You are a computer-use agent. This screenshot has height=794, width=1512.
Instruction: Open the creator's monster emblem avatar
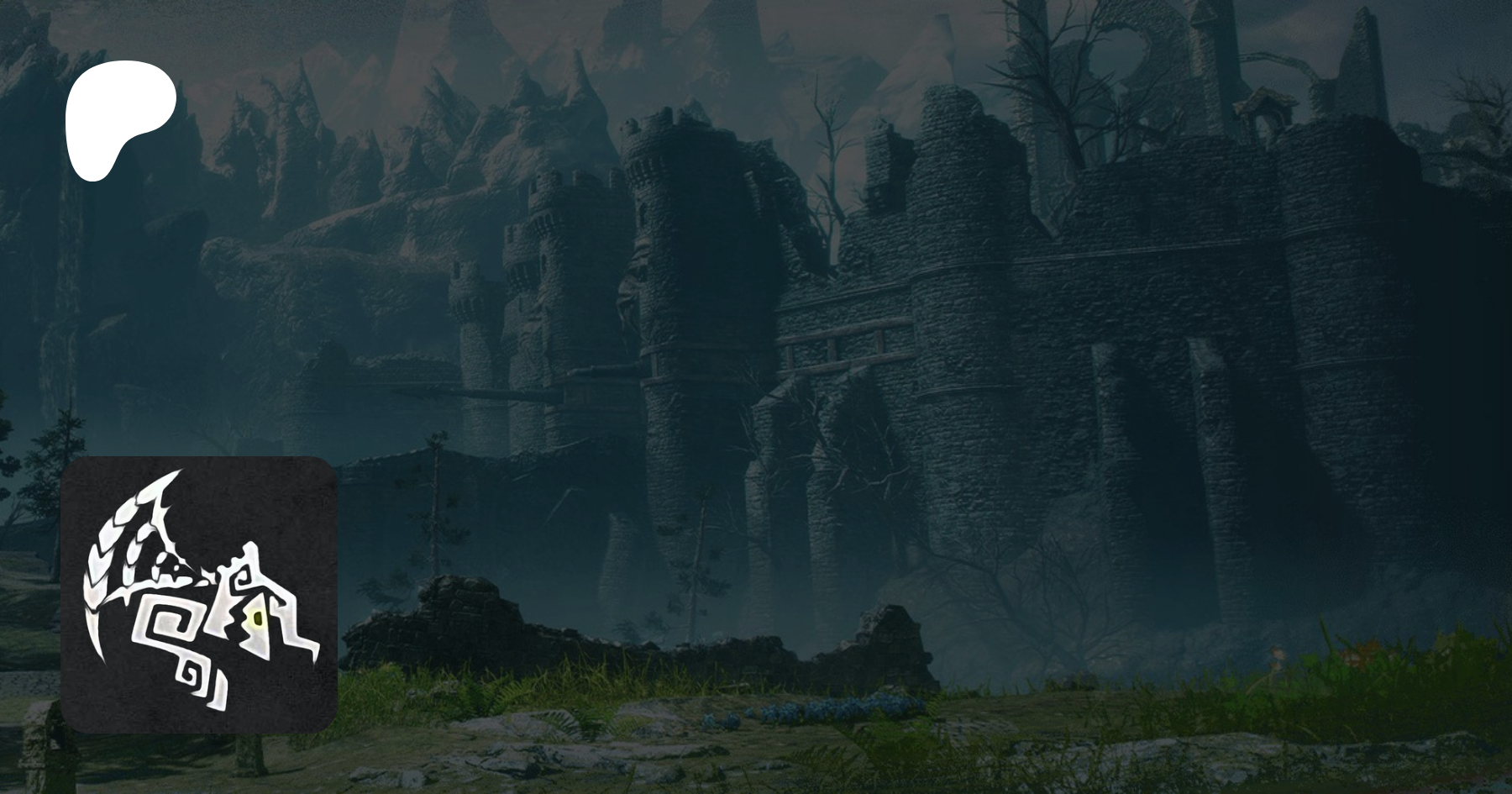click(x=199, y=594)
